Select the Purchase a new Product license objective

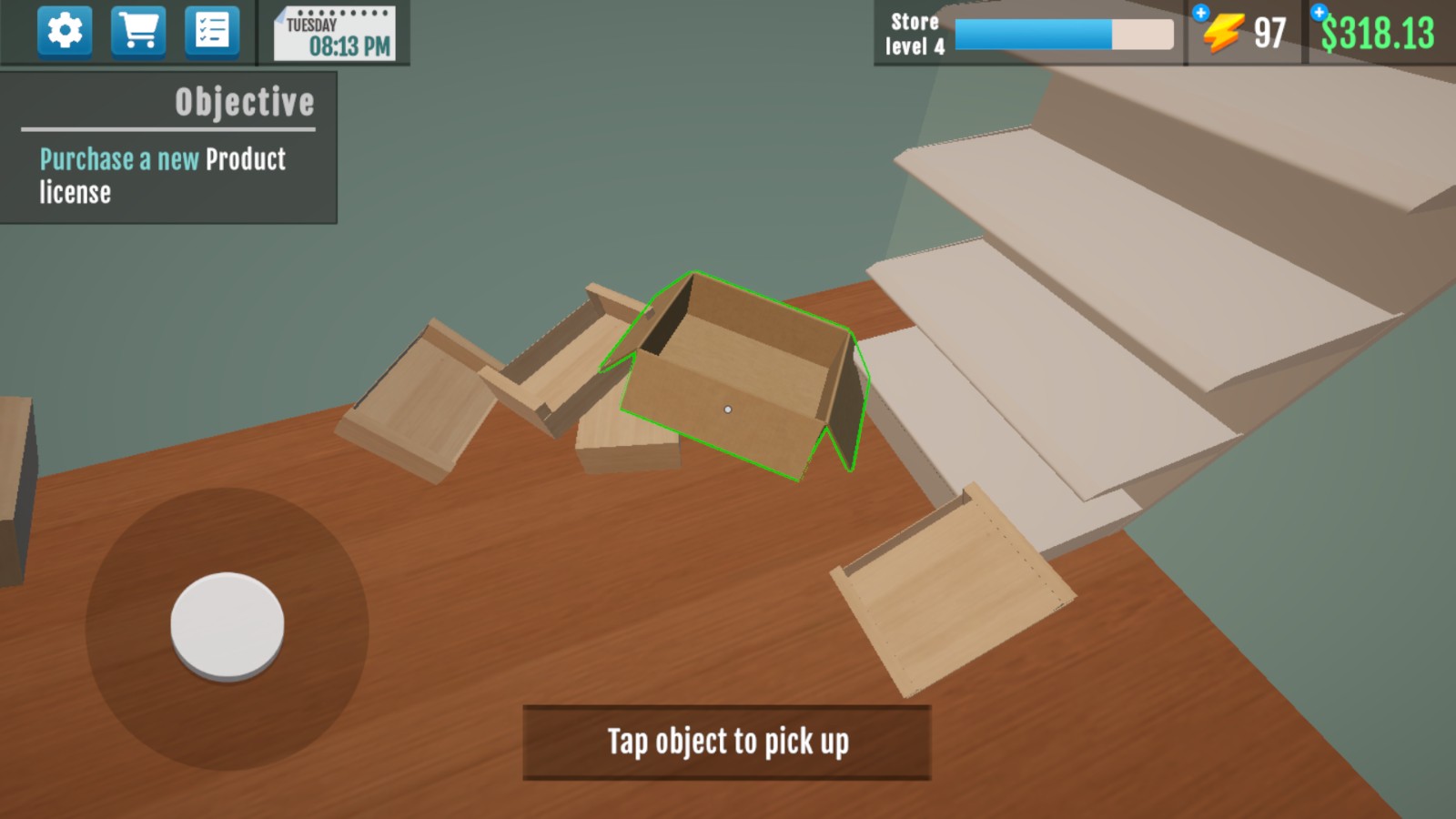pyautogui.click(x=164, y=176)
